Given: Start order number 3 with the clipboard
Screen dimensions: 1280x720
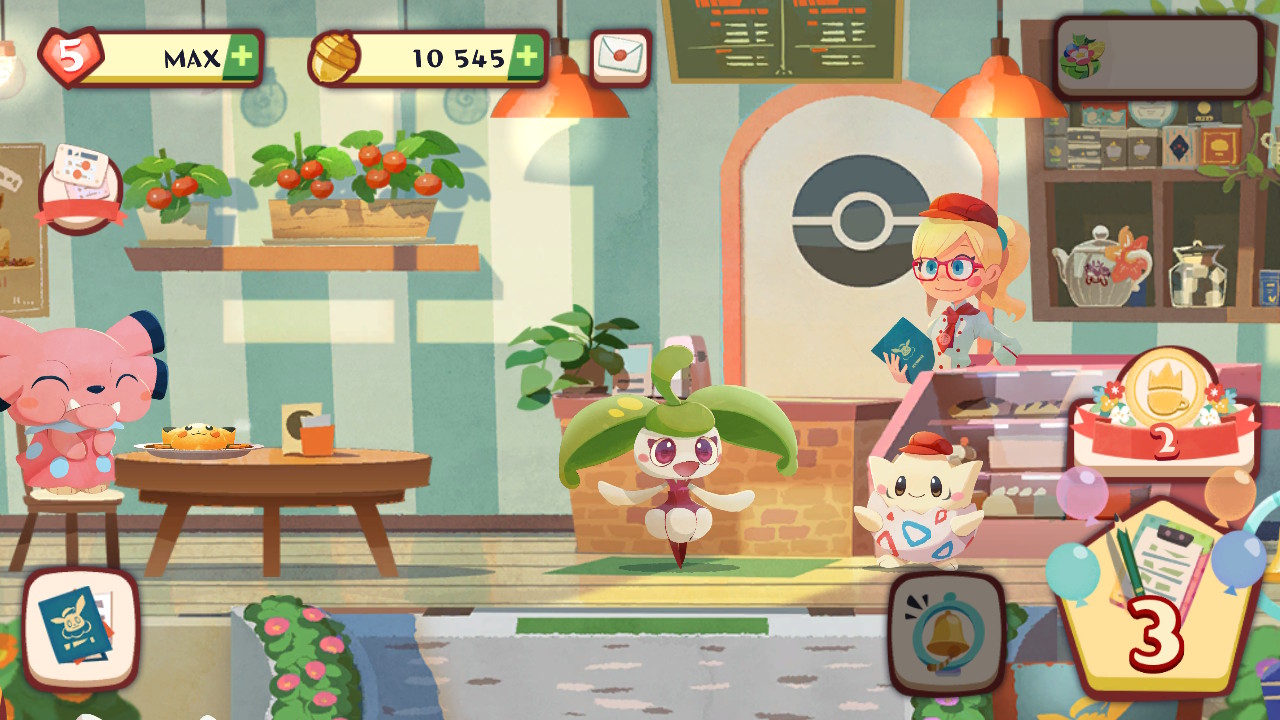Looking at the screenshot, I should point(1158,600).
